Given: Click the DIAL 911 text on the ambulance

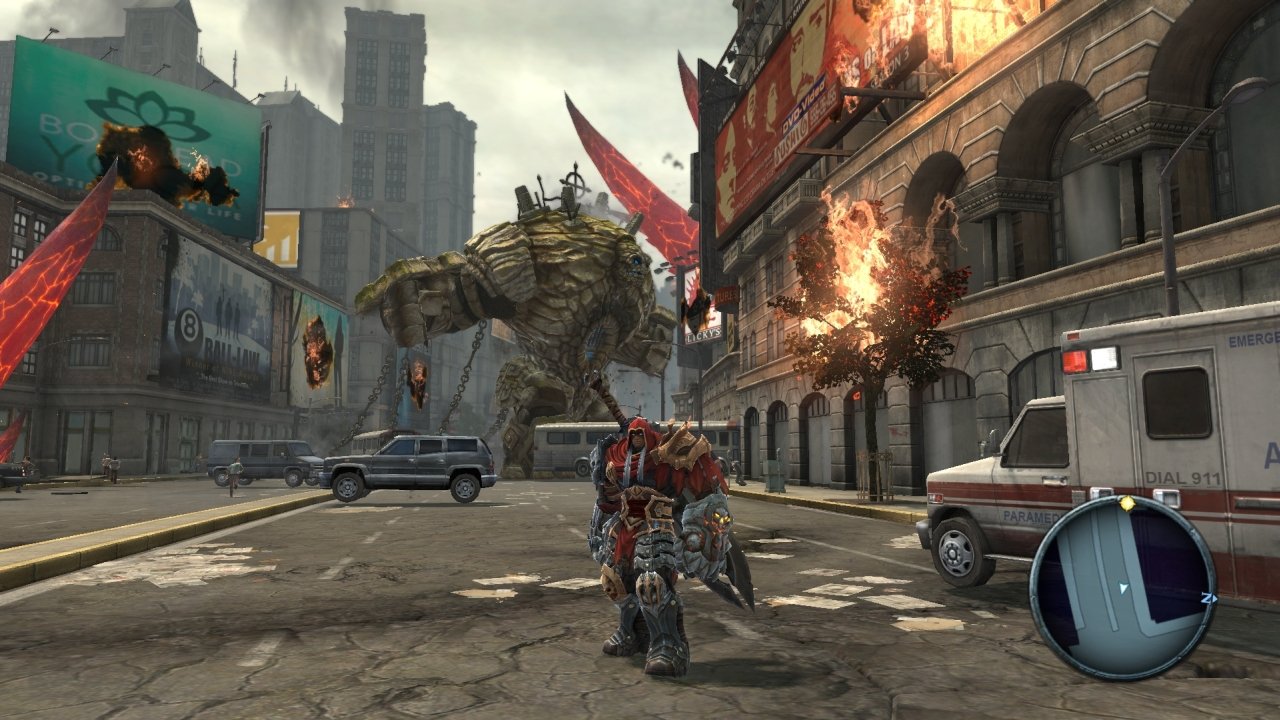Looking at the screenshot, I should 1183,479.
